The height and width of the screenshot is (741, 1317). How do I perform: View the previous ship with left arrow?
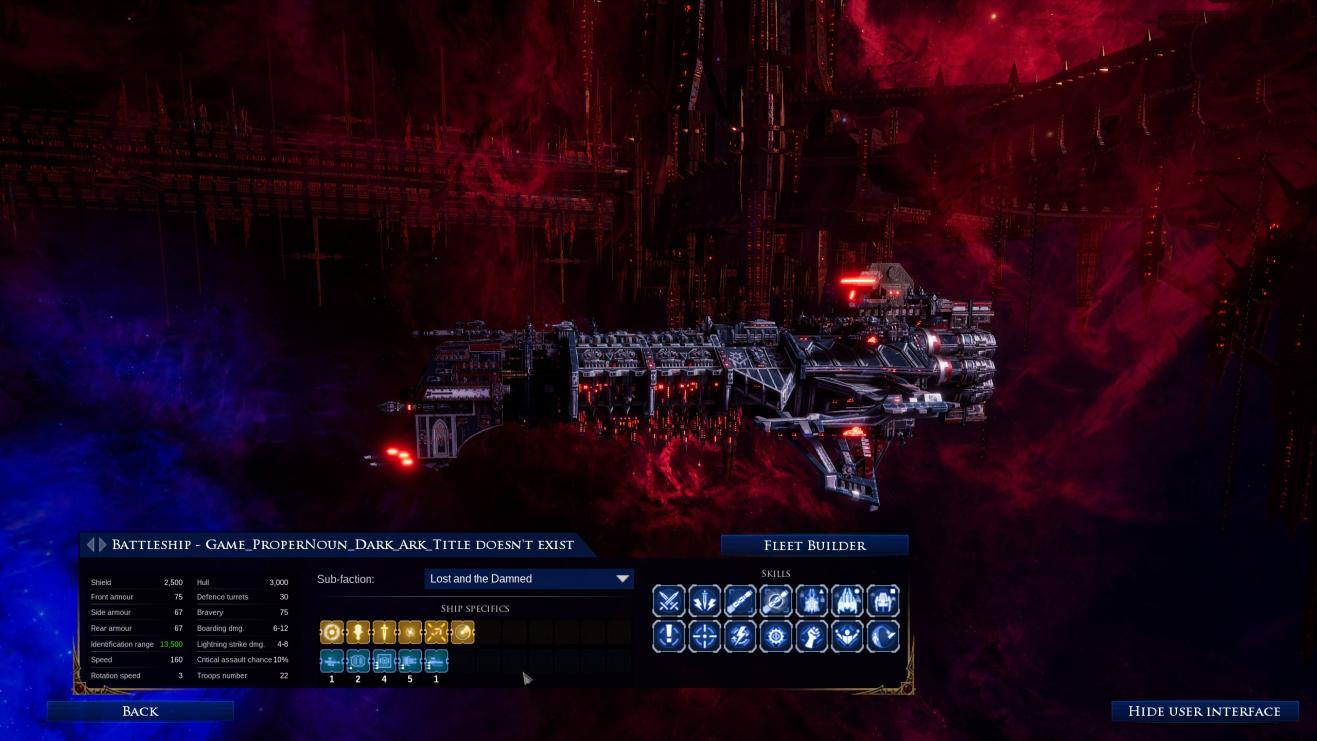click(x=90, y=545)
